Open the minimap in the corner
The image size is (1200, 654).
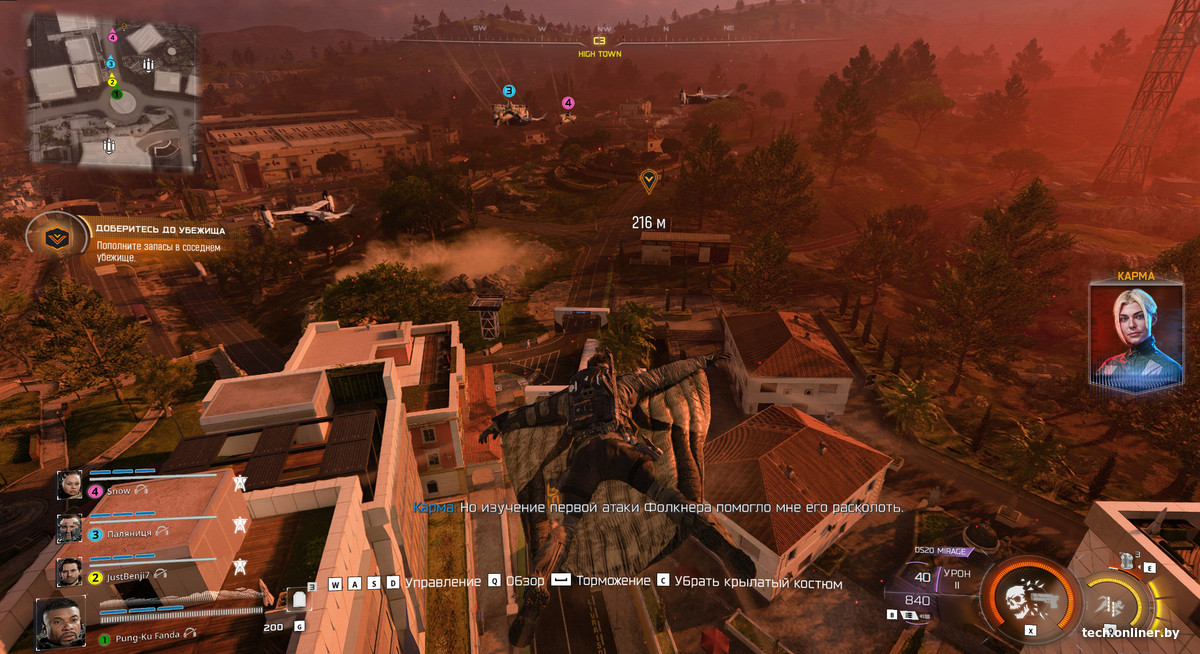(112, 90)
